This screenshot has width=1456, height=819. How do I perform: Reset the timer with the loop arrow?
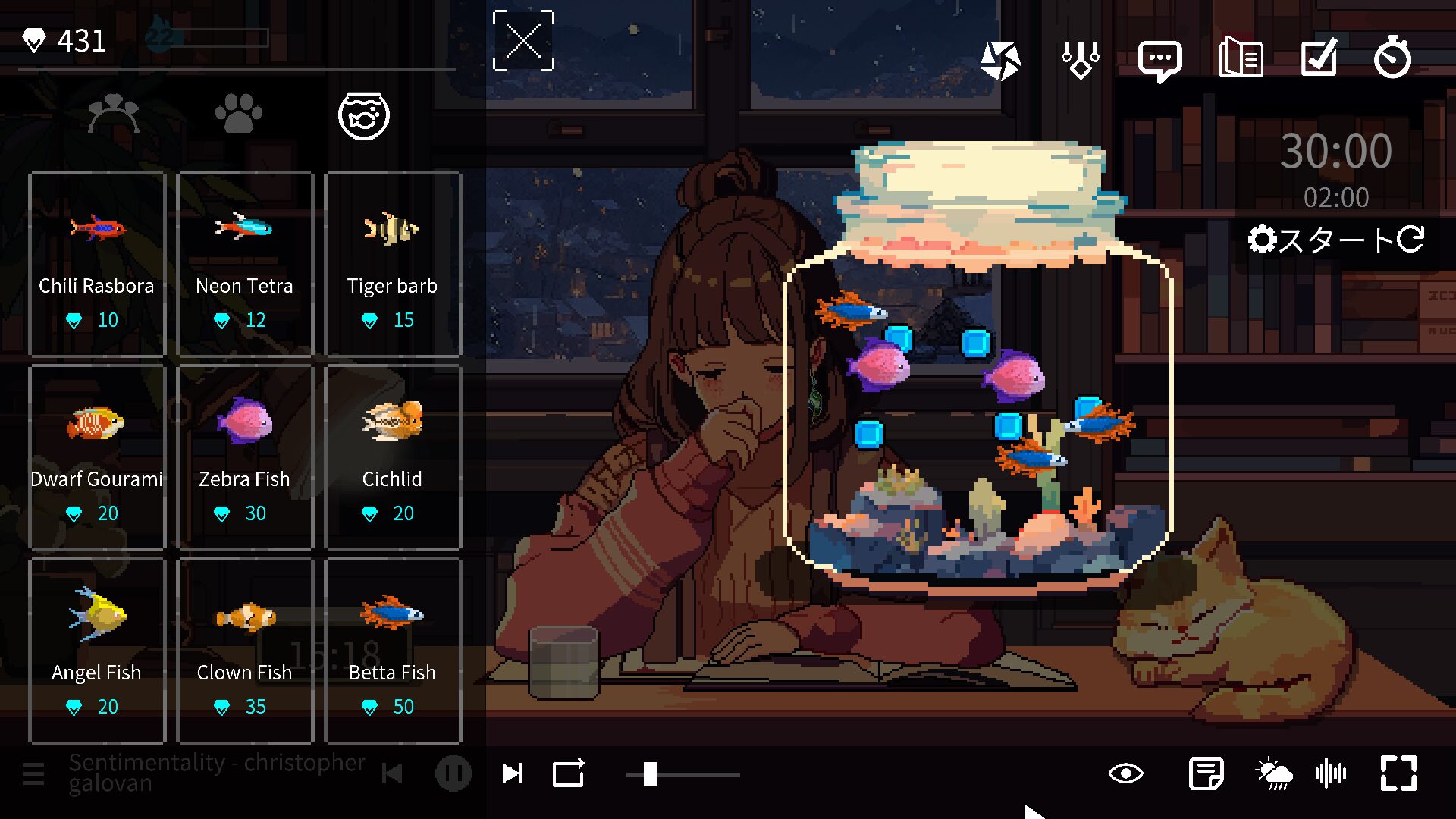pos(1410,241)
